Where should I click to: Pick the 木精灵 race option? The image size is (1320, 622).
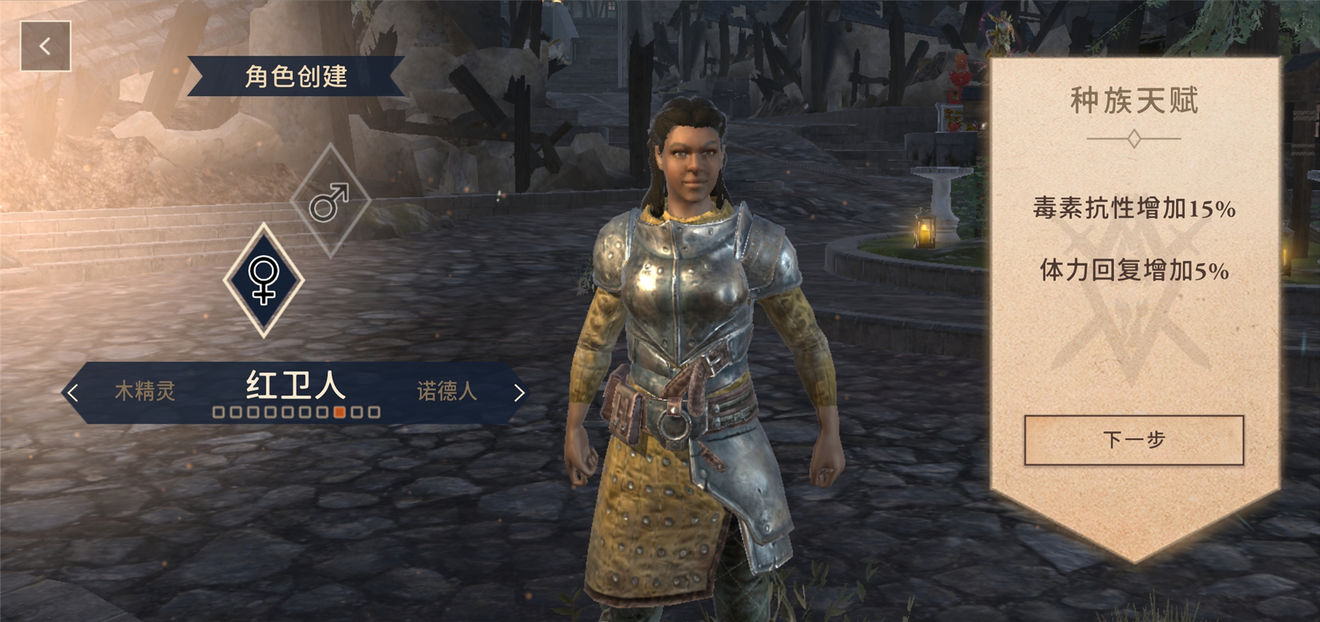(145, 391)
